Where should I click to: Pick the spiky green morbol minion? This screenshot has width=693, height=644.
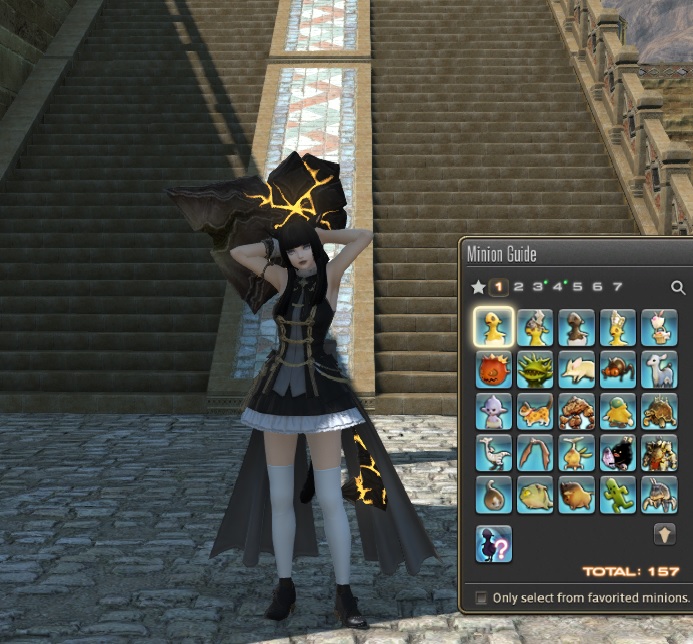coord(535,369)
